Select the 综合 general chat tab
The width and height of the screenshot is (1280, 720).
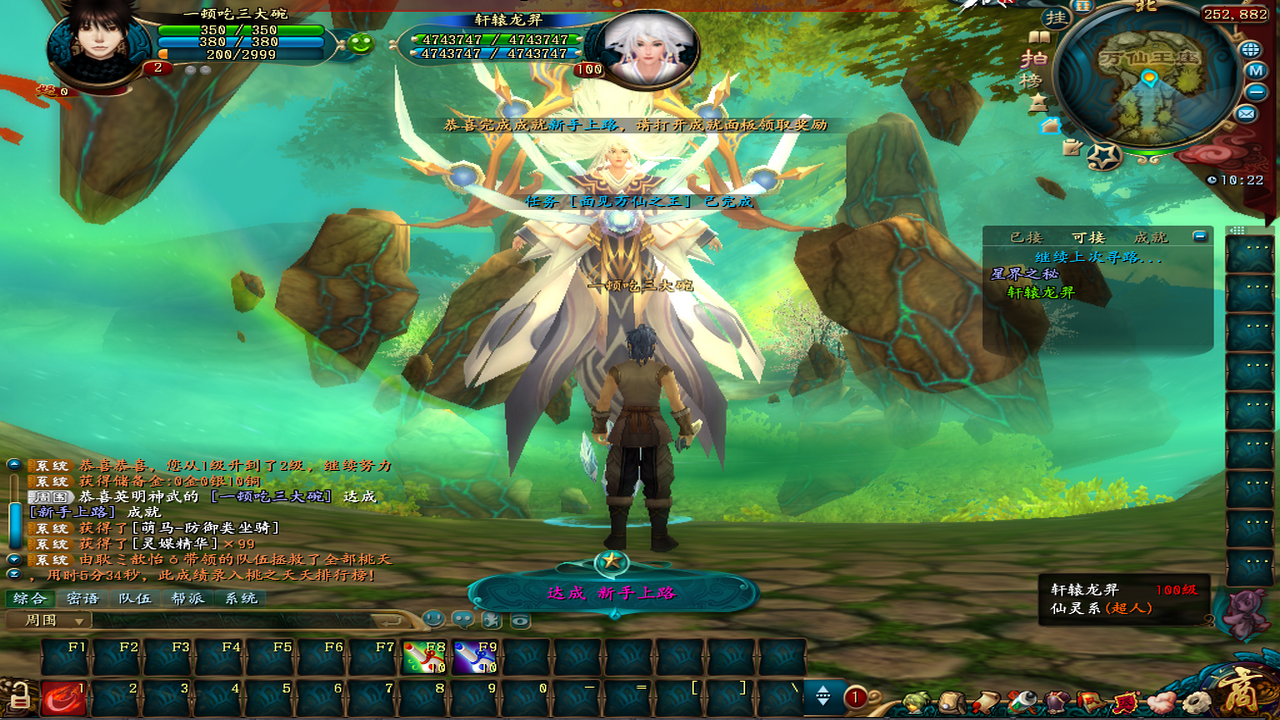click(x=30, y=598)
